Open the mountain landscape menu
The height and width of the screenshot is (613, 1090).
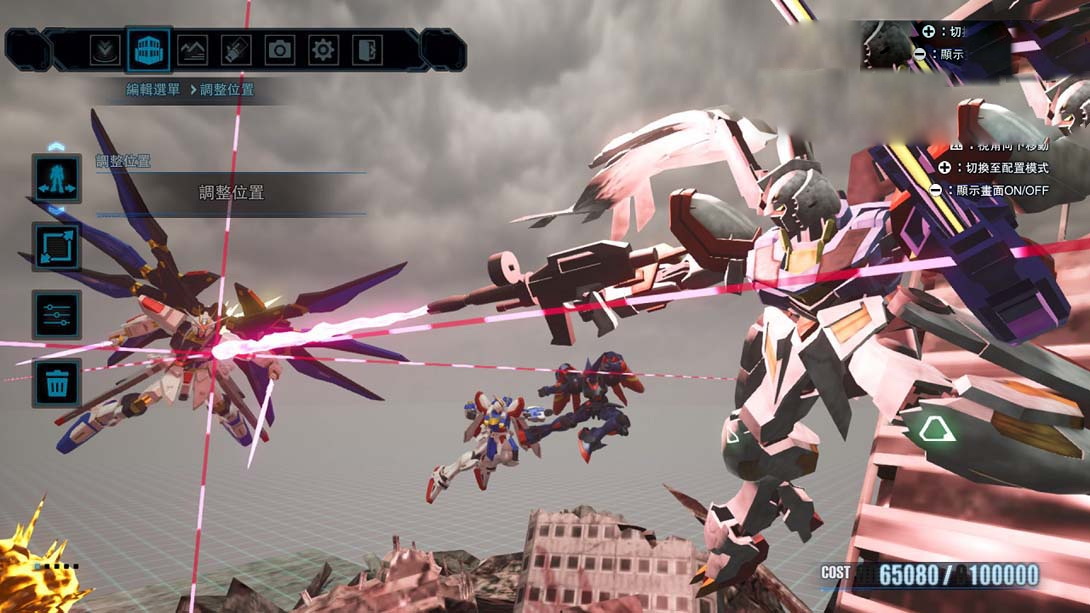(x=192, y=49)
